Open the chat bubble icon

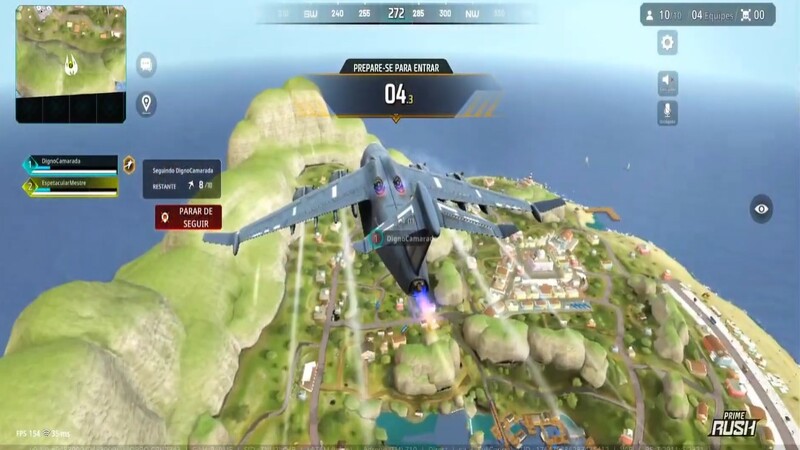tap(146, 64)
